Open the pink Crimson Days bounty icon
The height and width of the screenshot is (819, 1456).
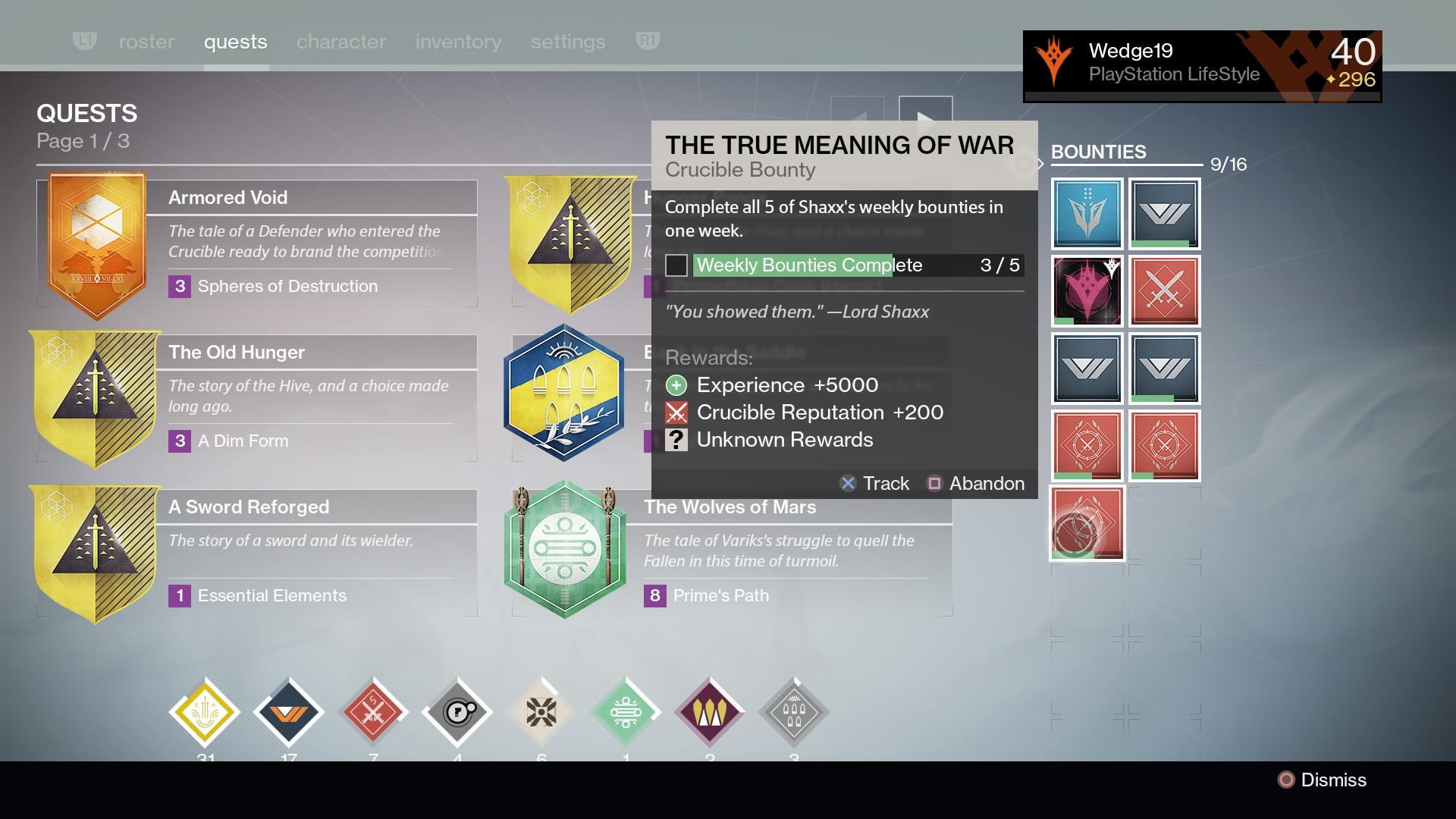[1087, 291]
